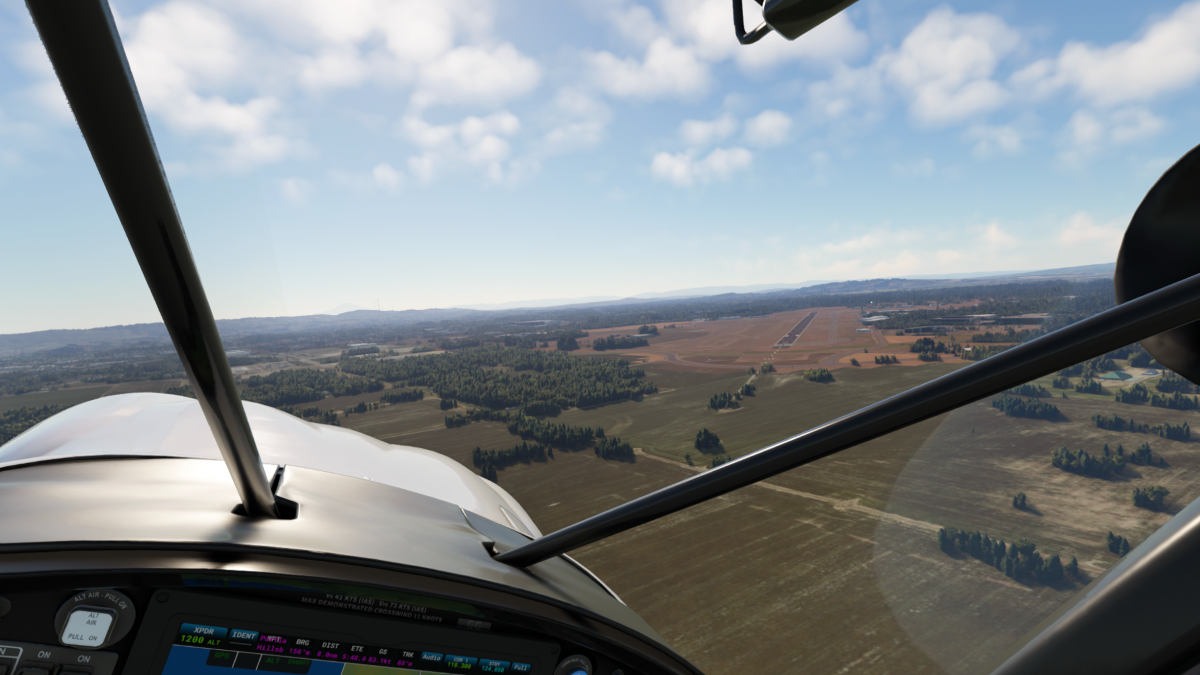Pull the ALT AIR knob
The width and height of the screenshot is (1200, 675).
[88, 625]
